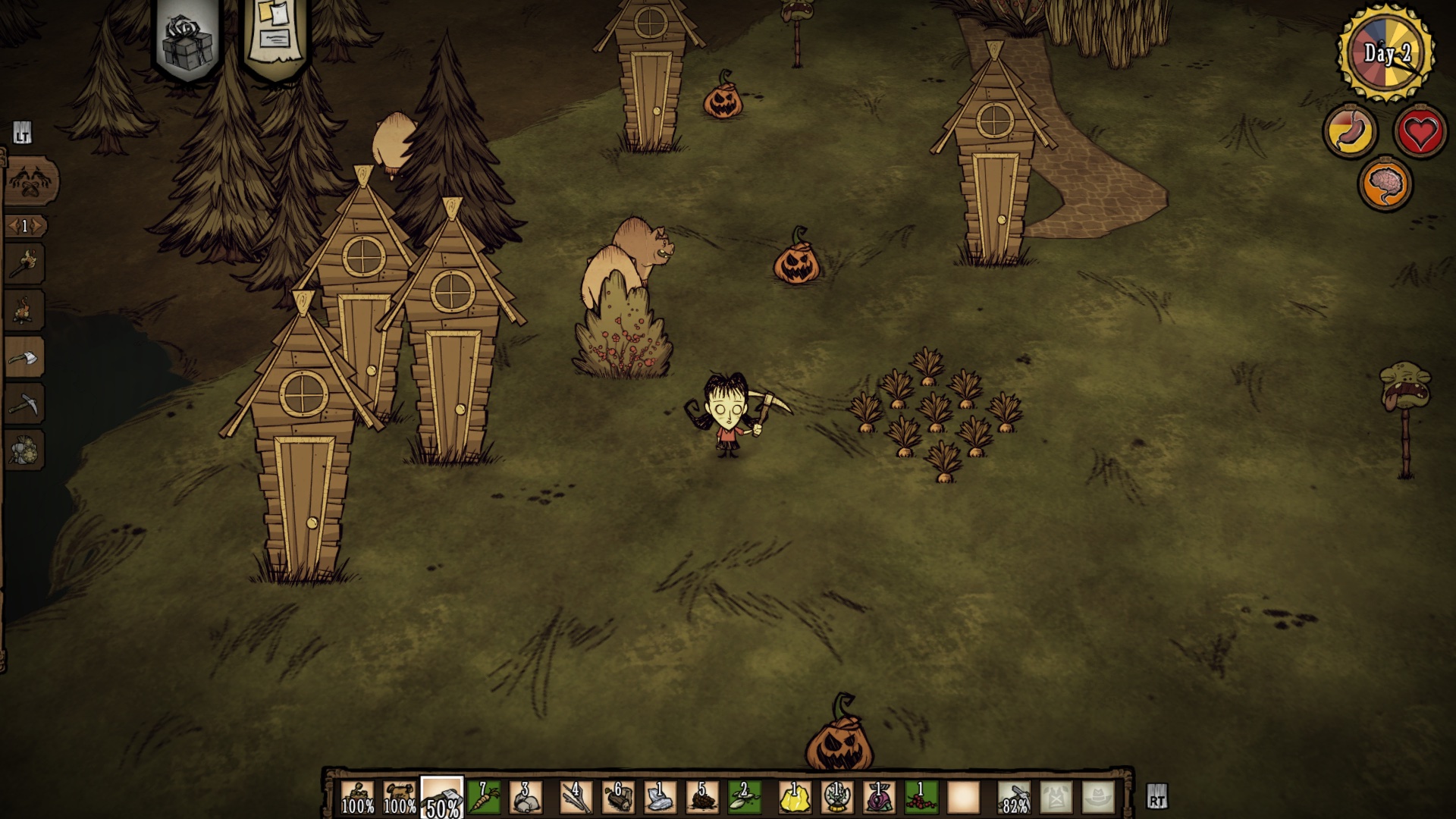Choose the axe crafting recipe

[x=25, y=357]
